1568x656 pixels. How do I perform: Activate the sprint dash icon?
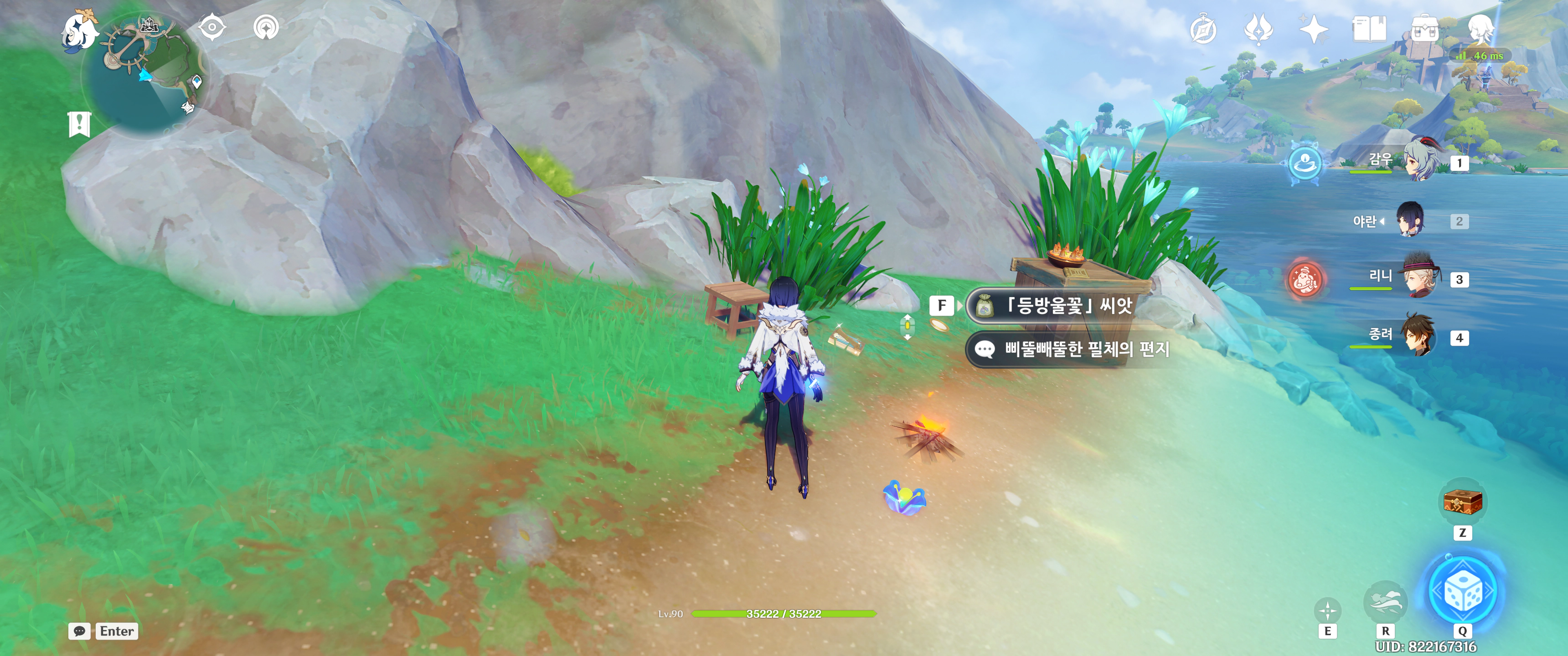(1385, 602)
